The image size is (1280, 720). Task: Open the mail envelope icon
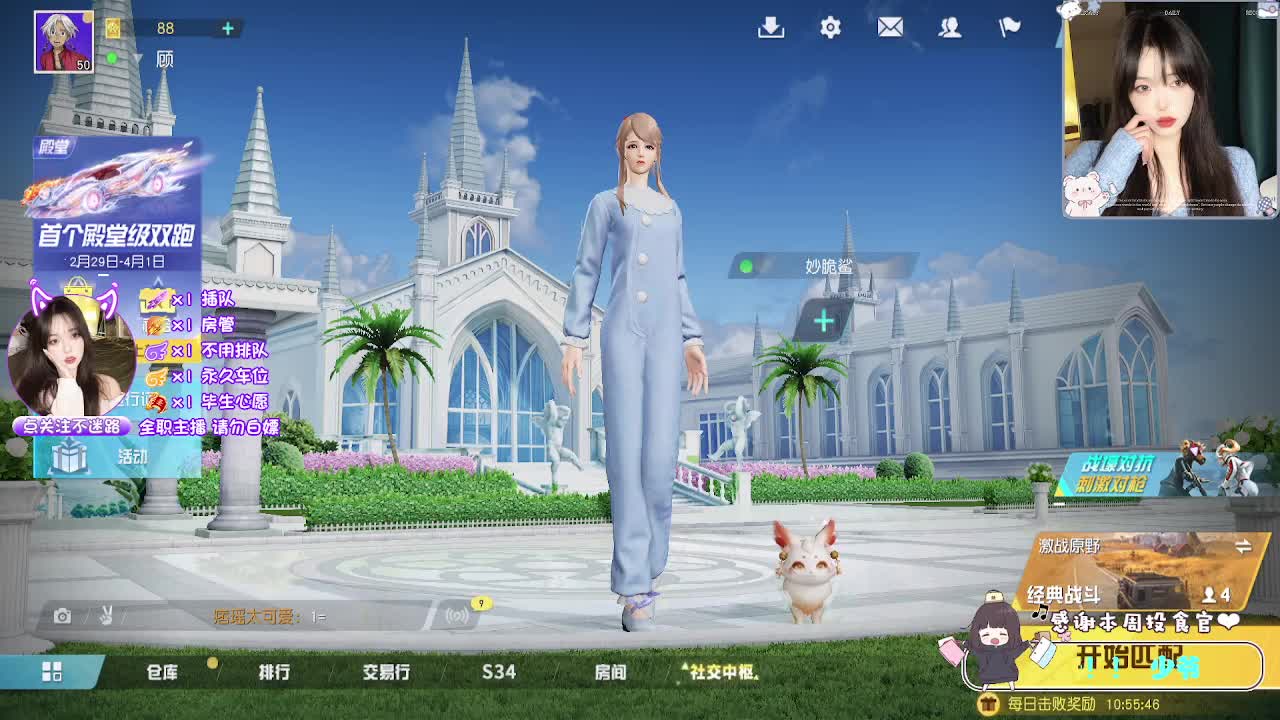(890, 28)
